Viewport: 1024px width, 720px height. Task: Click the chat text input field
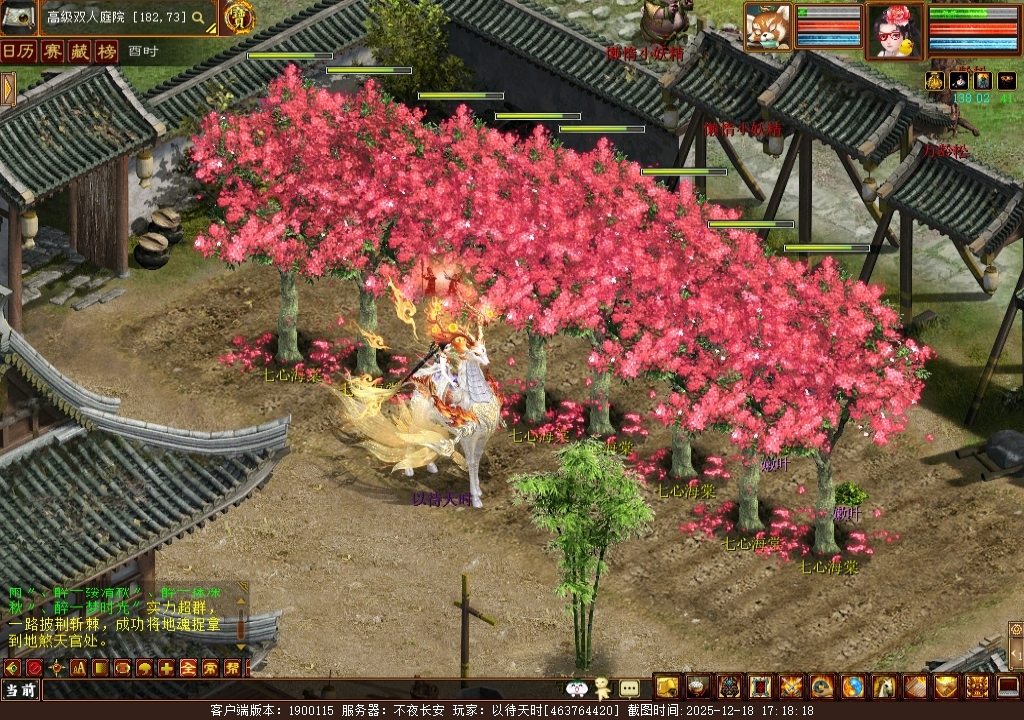(300, 690)
